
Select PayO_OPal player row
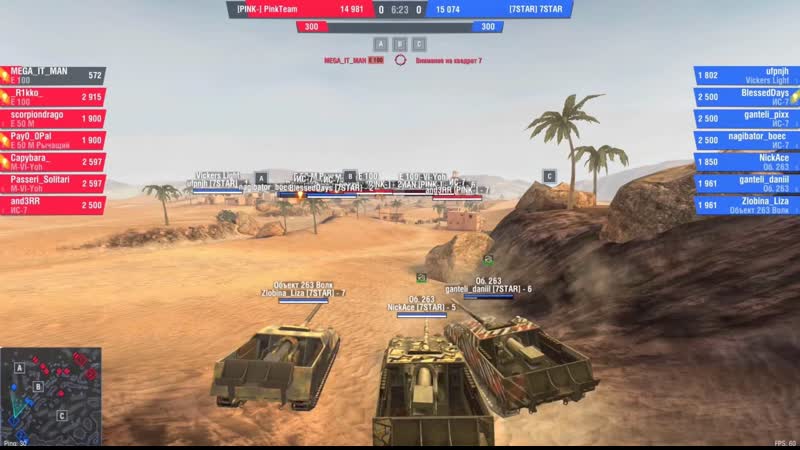[x=53, y=140]
